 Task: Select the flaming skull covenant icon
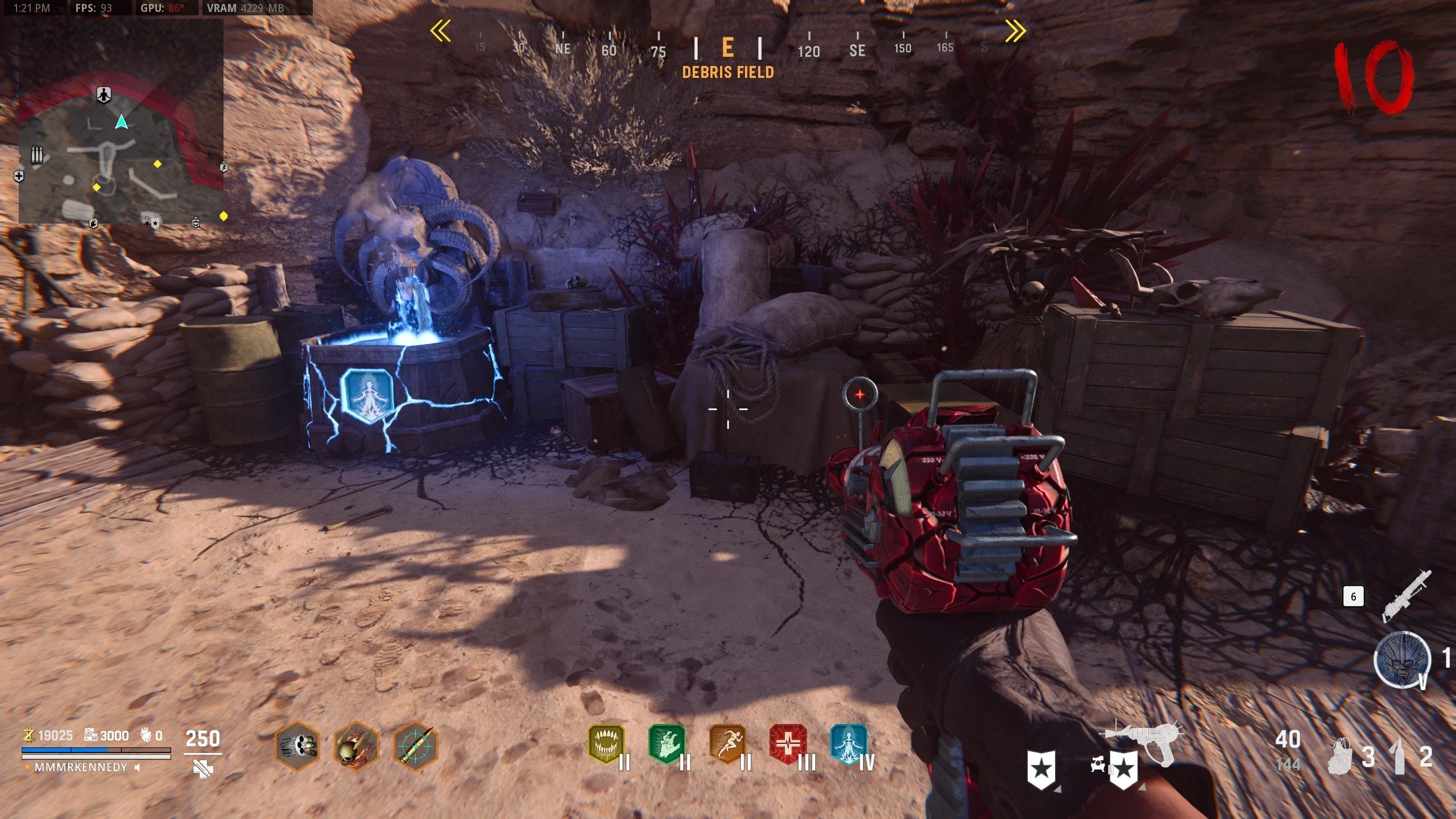click(x=357, y=746)
